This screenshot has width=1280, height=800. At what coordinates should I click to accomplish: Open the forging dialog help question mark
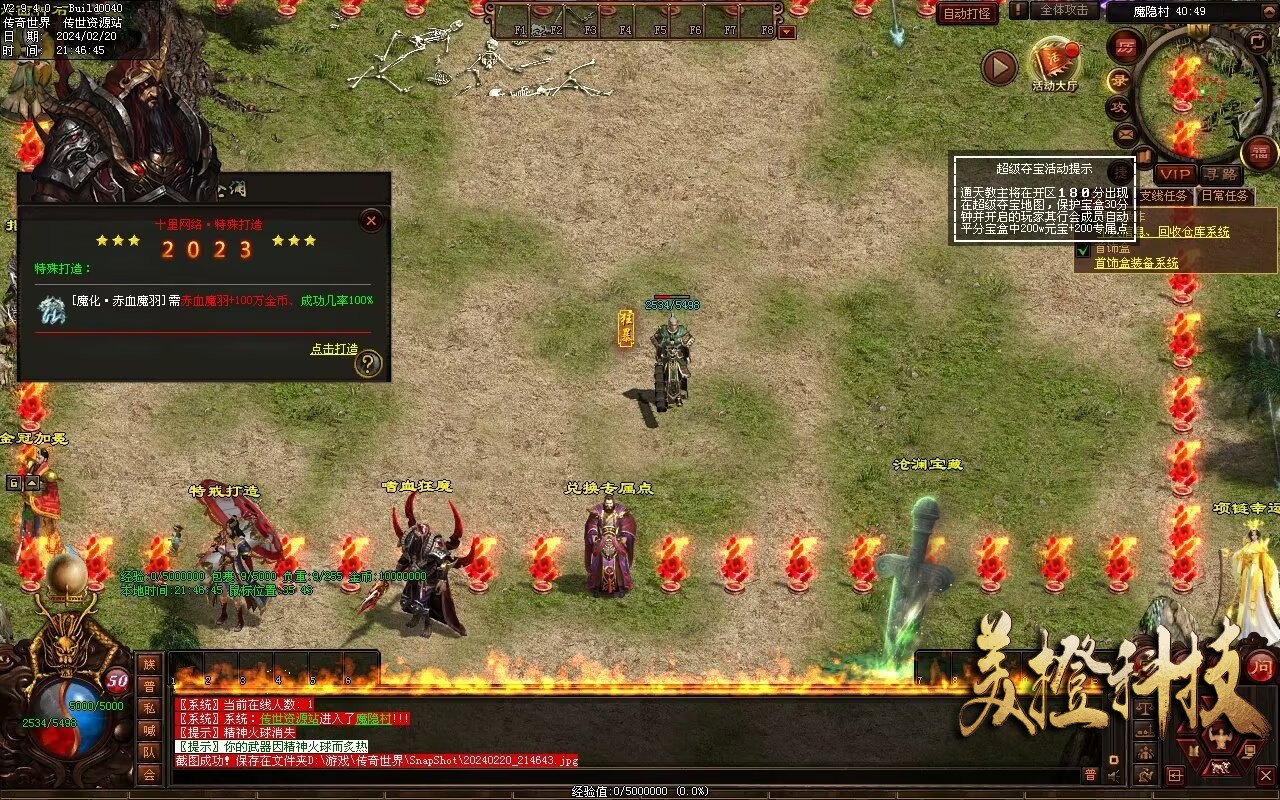point(368,364)
